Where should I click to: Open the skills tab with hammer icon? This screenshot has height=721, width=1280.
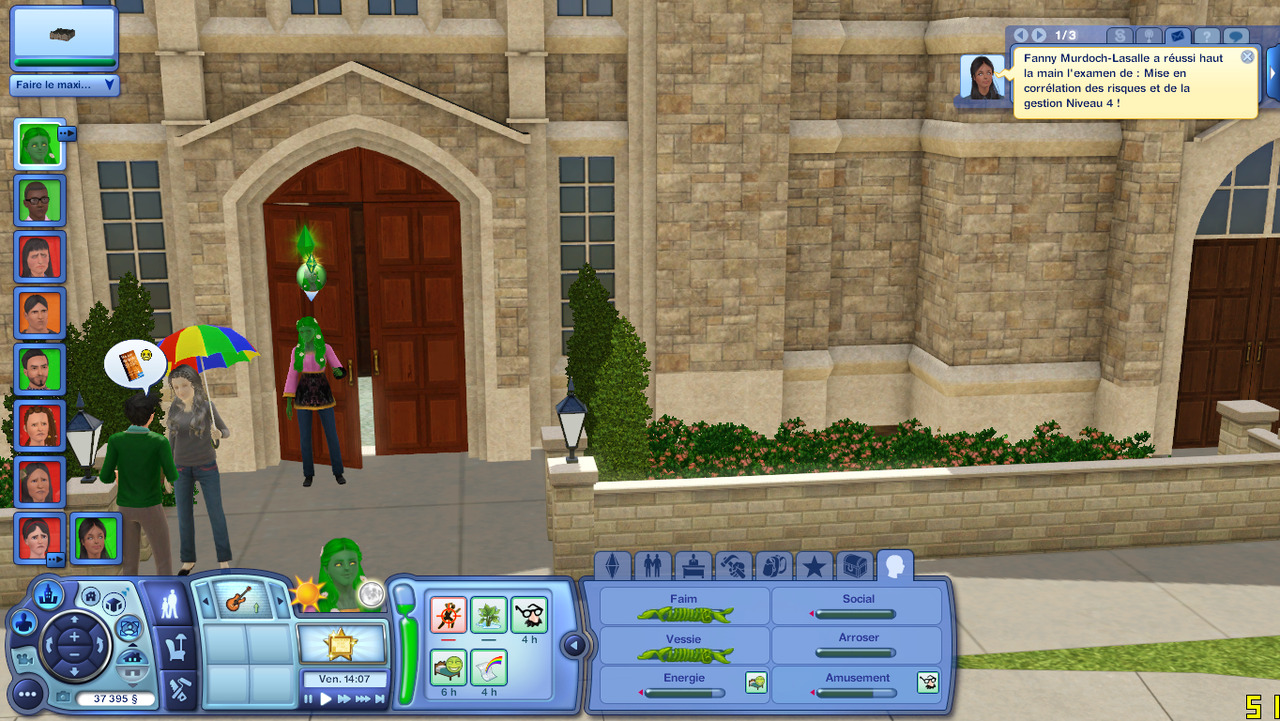coord(733,567)
